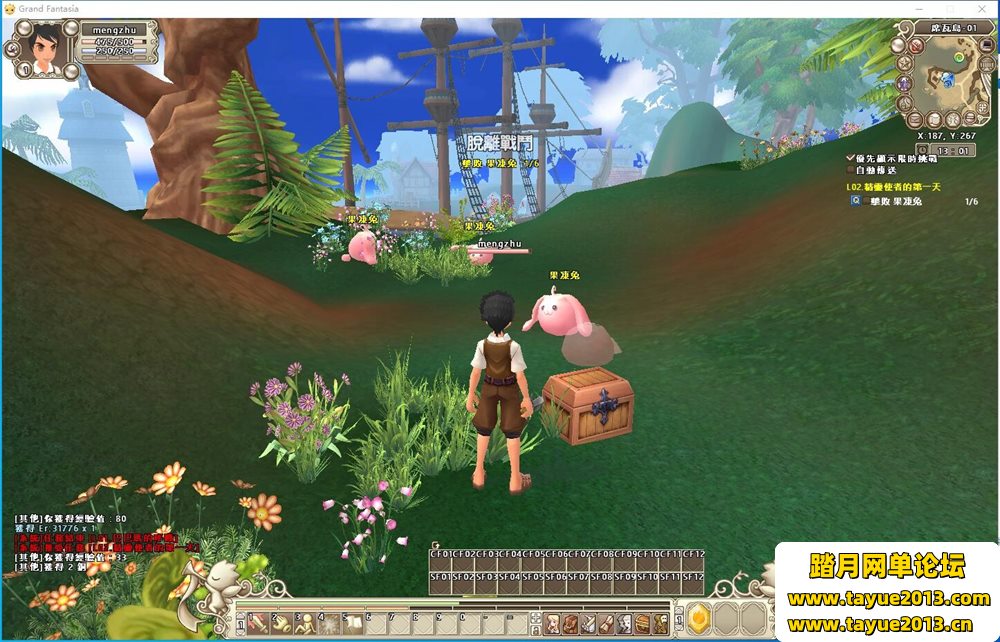Image resolution: width=1000 pixels, height=642 pixels.
Task: Close the Grand Fantasia window
Action: tap(981, 8)
